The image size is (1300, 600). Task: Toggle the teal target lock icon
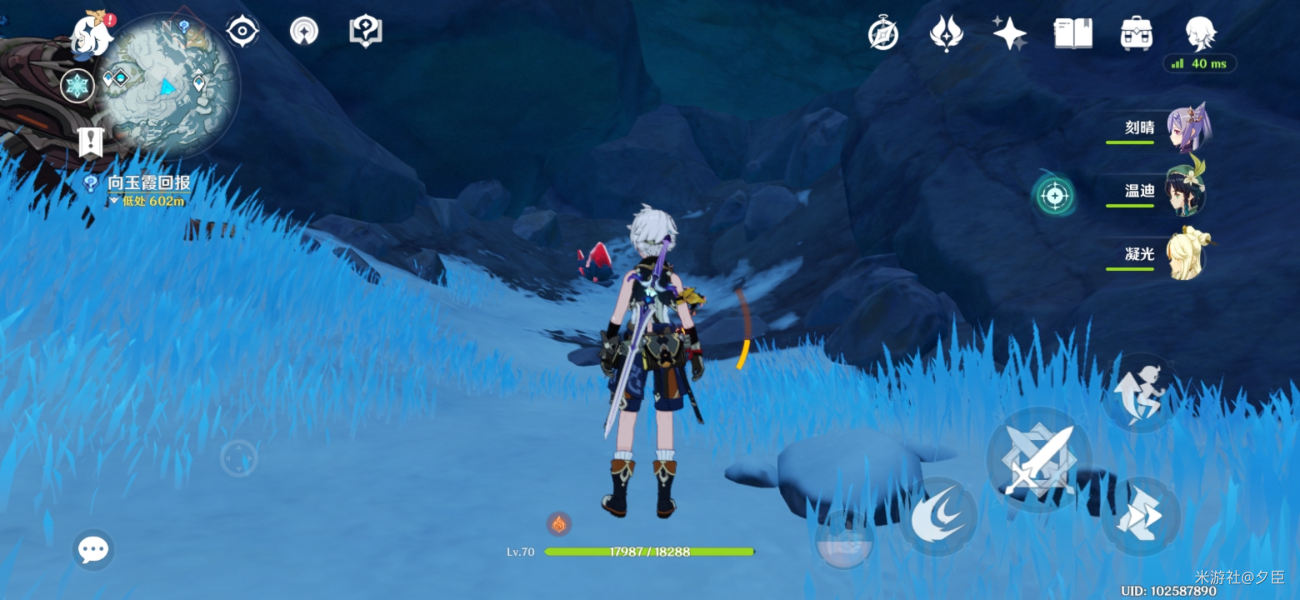(x=1053, y=195)
